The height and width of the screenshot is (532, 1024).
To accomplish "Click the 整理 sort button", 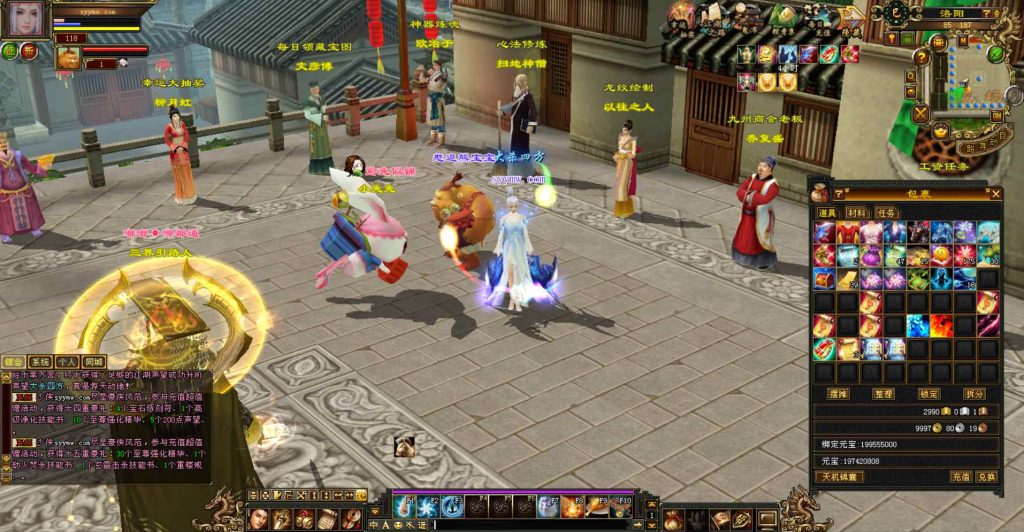I will coord(885,394).
